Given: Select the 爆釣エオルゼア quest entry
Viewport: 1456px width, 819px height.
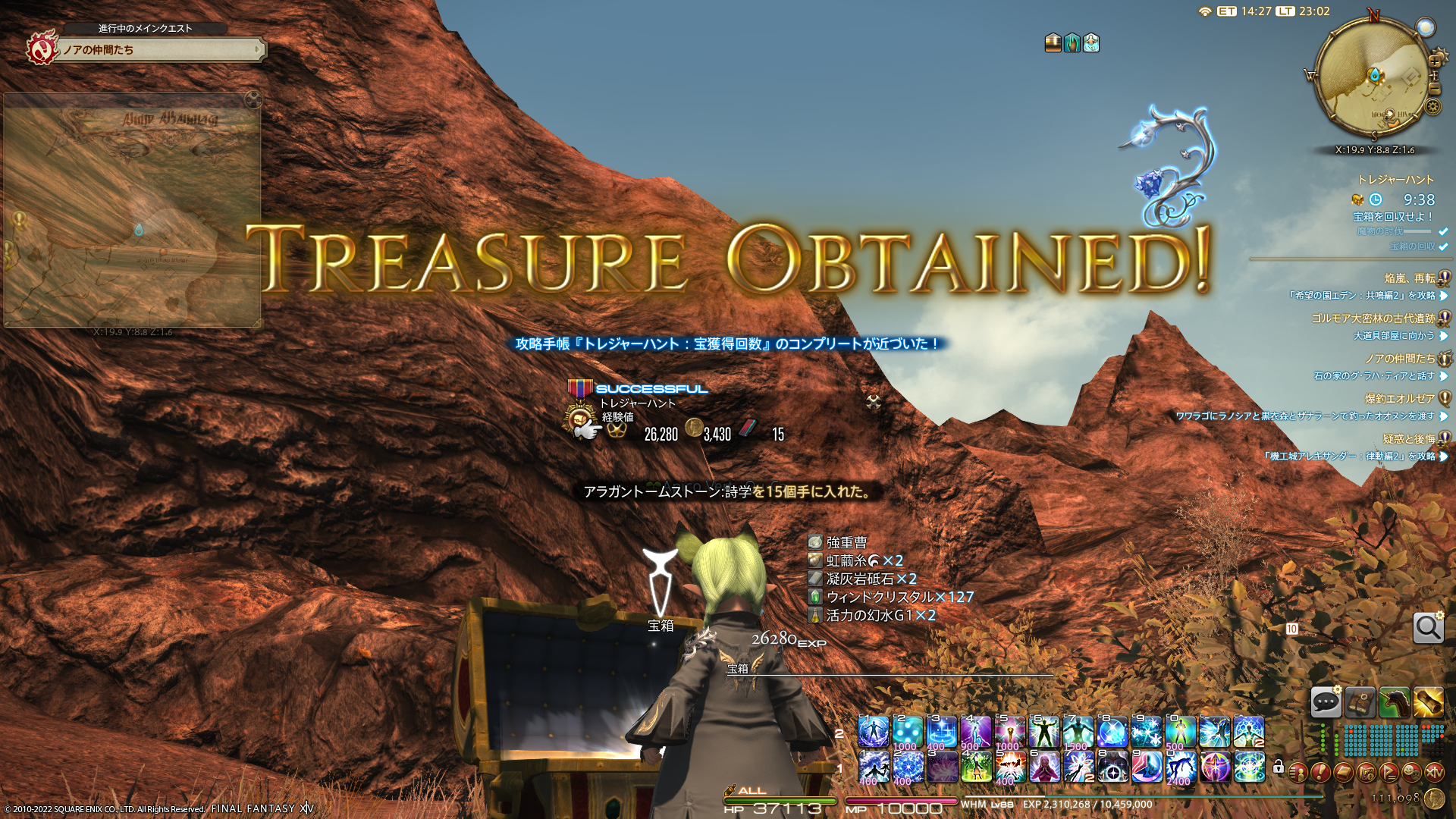Looking at the screenshot, I should 1399,398.
